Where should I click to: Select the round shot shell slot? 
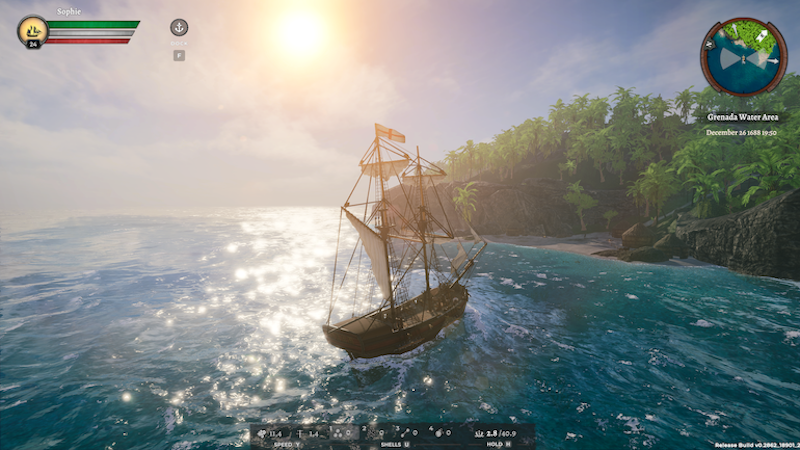coord(340,433)
